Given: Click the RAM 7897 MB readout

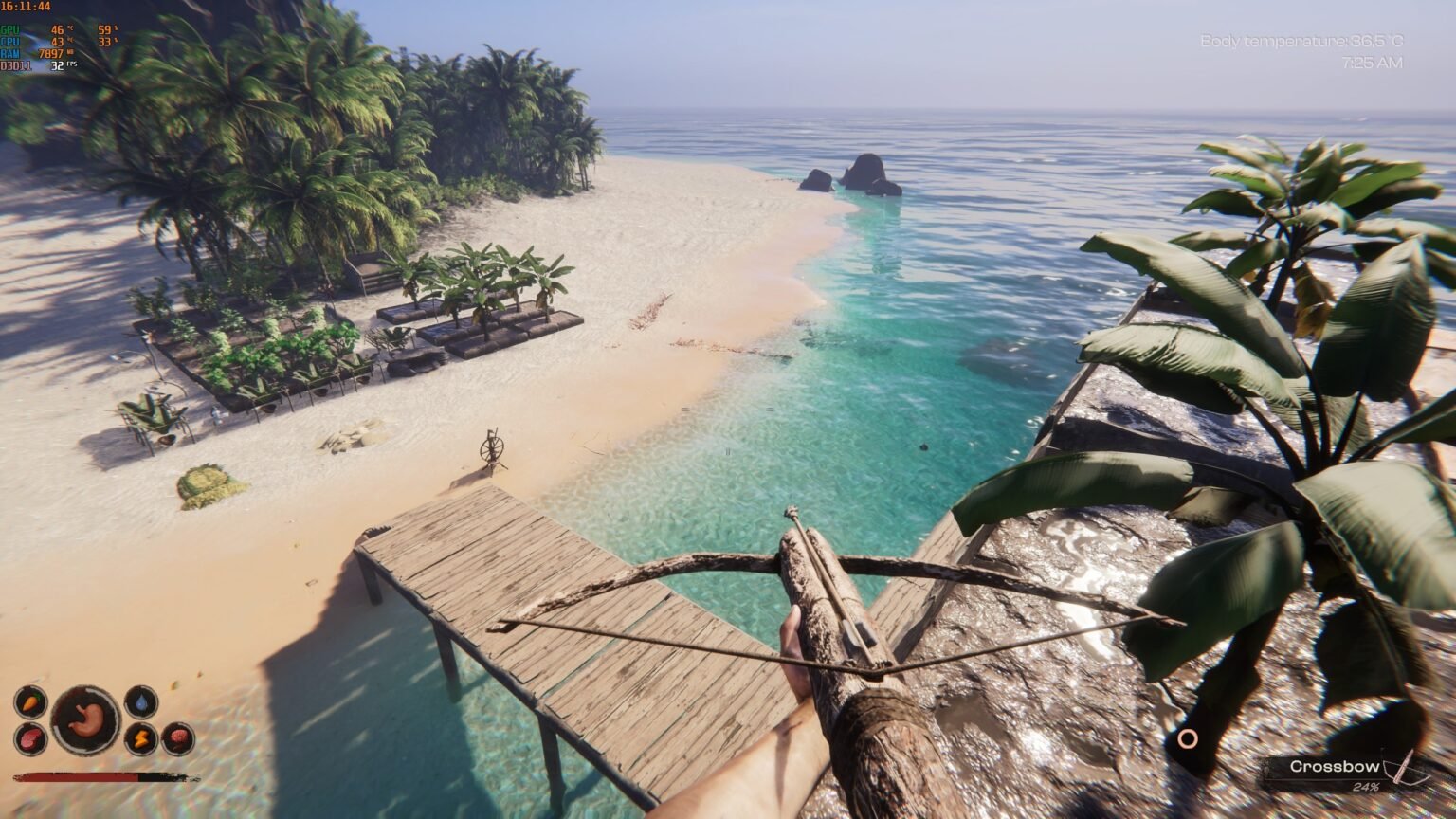Looking at the screenshot, I should click(x=50, y=54).
